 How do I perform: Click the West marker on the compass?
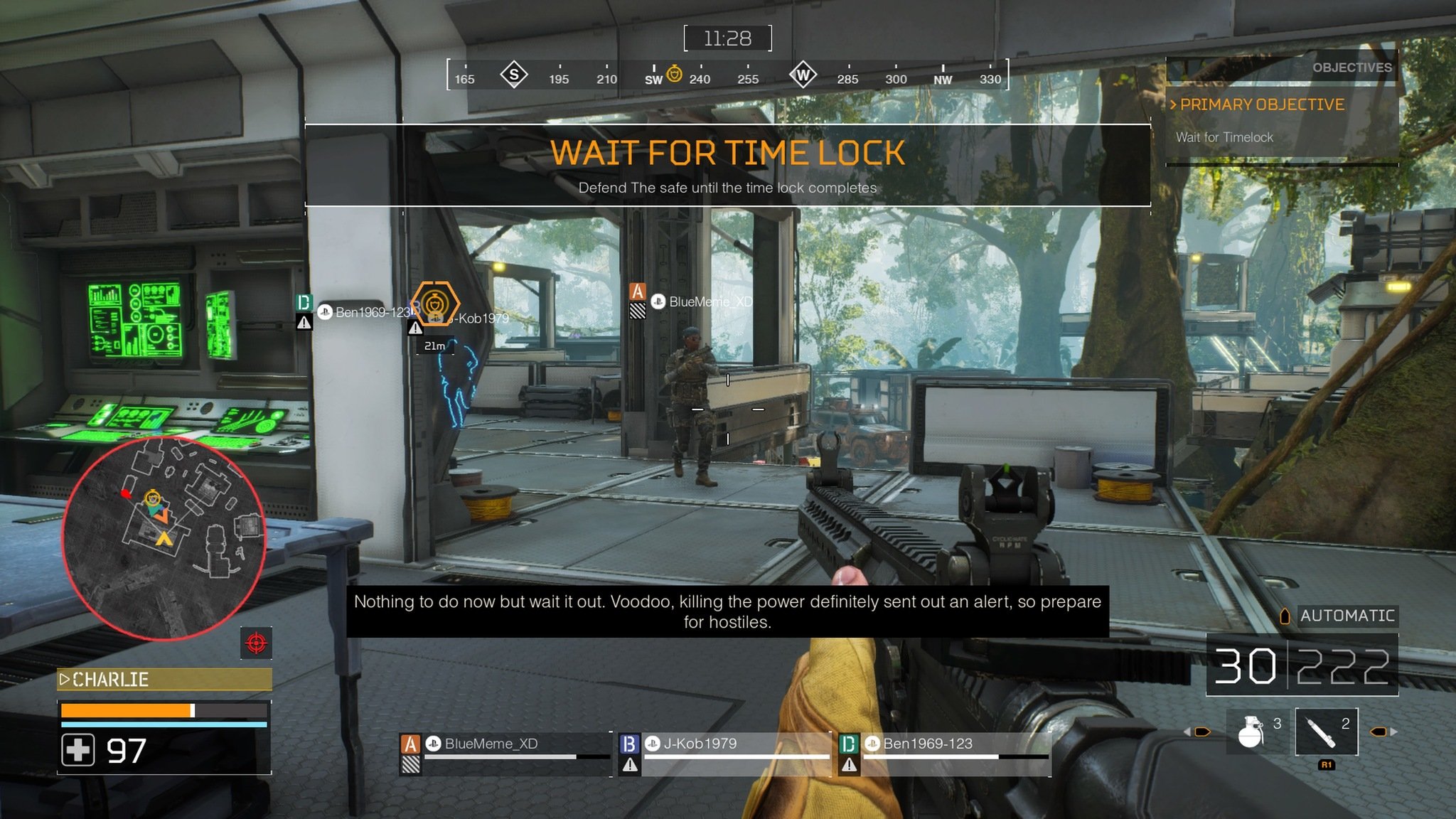803,74
